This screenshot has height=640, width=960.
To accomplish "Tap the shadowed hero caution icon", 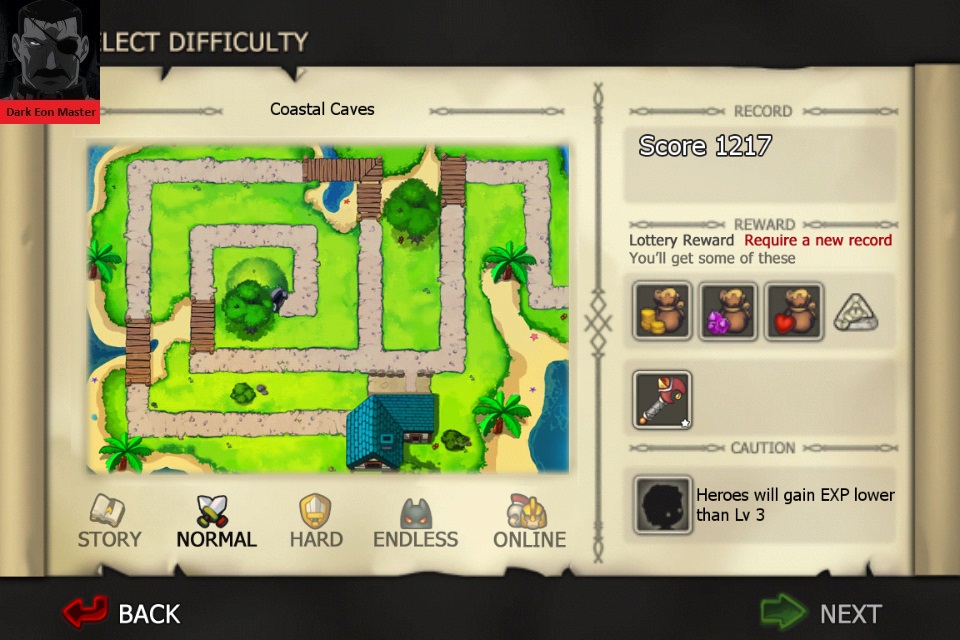I will [x=662, y=505].
